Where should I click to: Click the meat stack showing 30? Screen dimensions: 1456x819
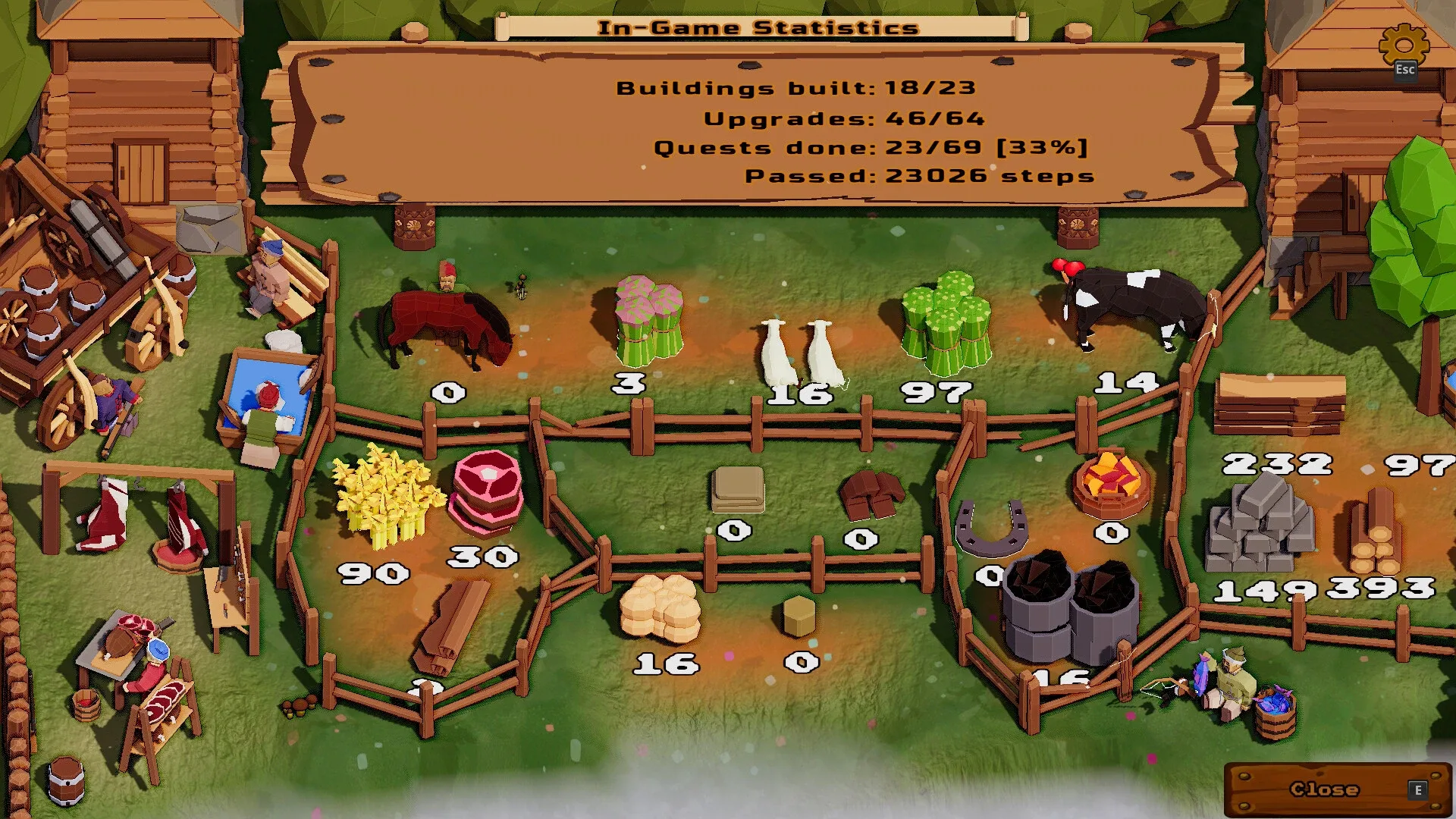tap(485, 493)
